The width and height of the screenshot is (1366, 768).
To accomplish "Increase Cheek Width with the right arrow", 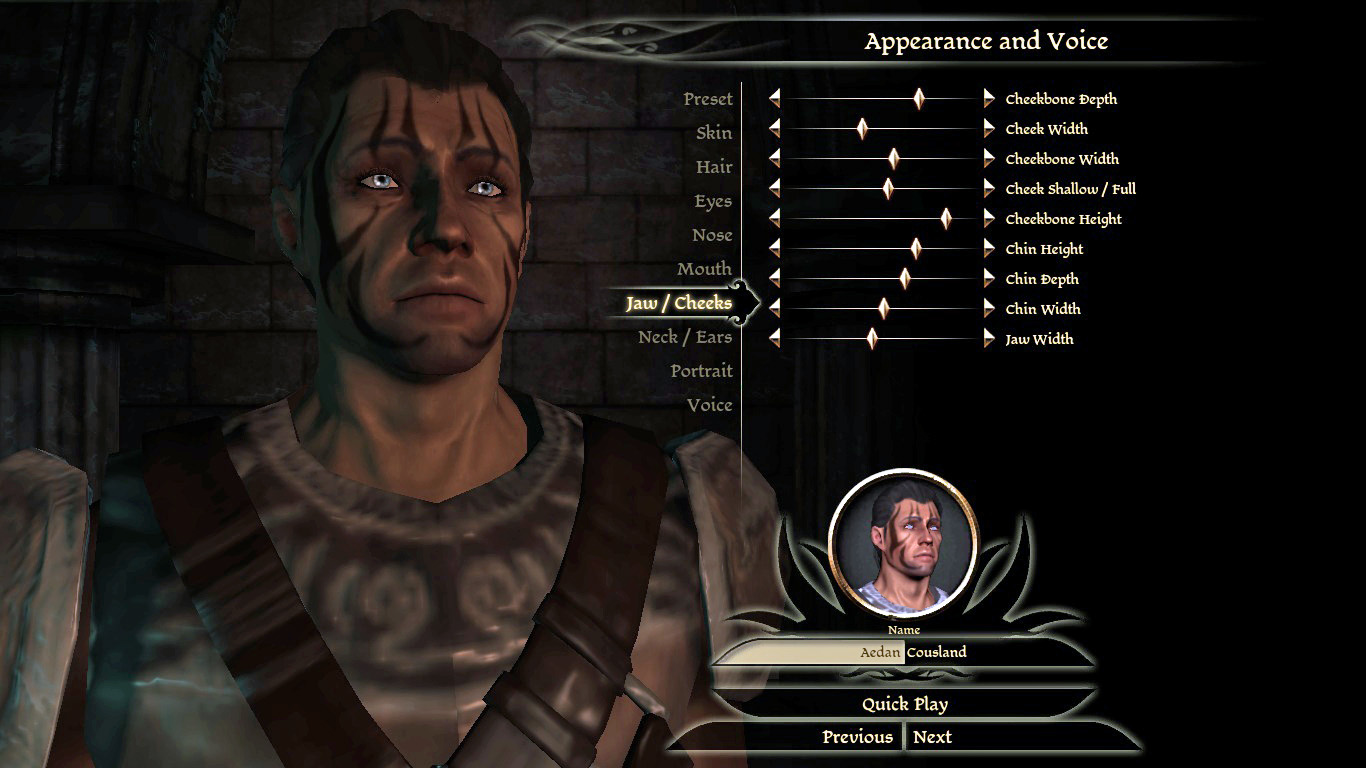I will (x=989, y=128).
